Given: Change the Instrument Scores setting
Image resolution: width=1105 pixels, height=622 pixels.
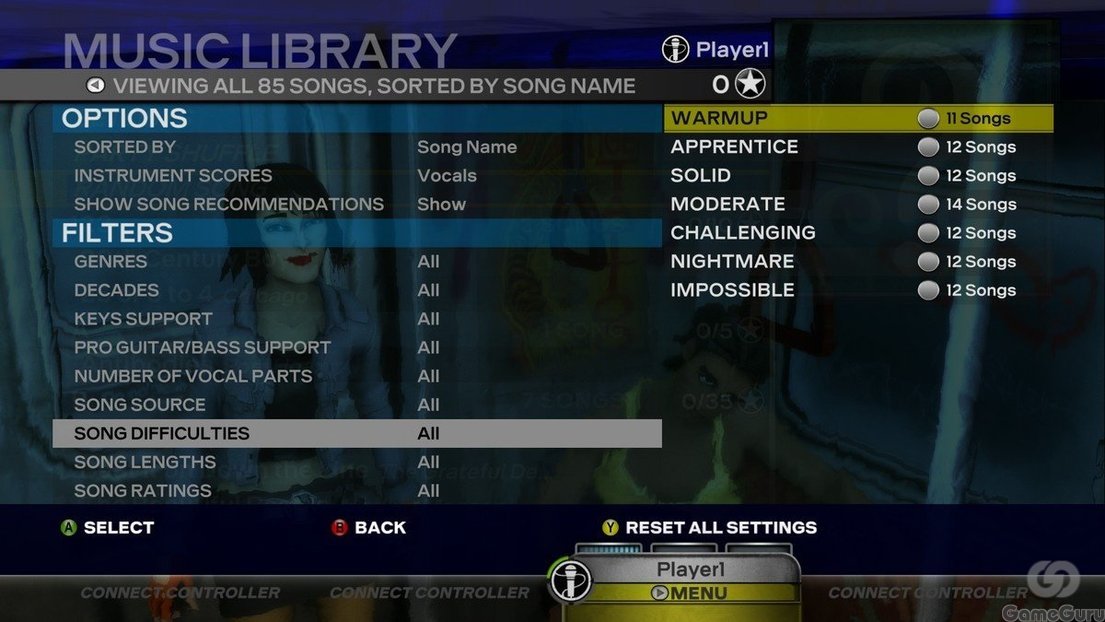Looking at the screenshot, I should point(173,176).
